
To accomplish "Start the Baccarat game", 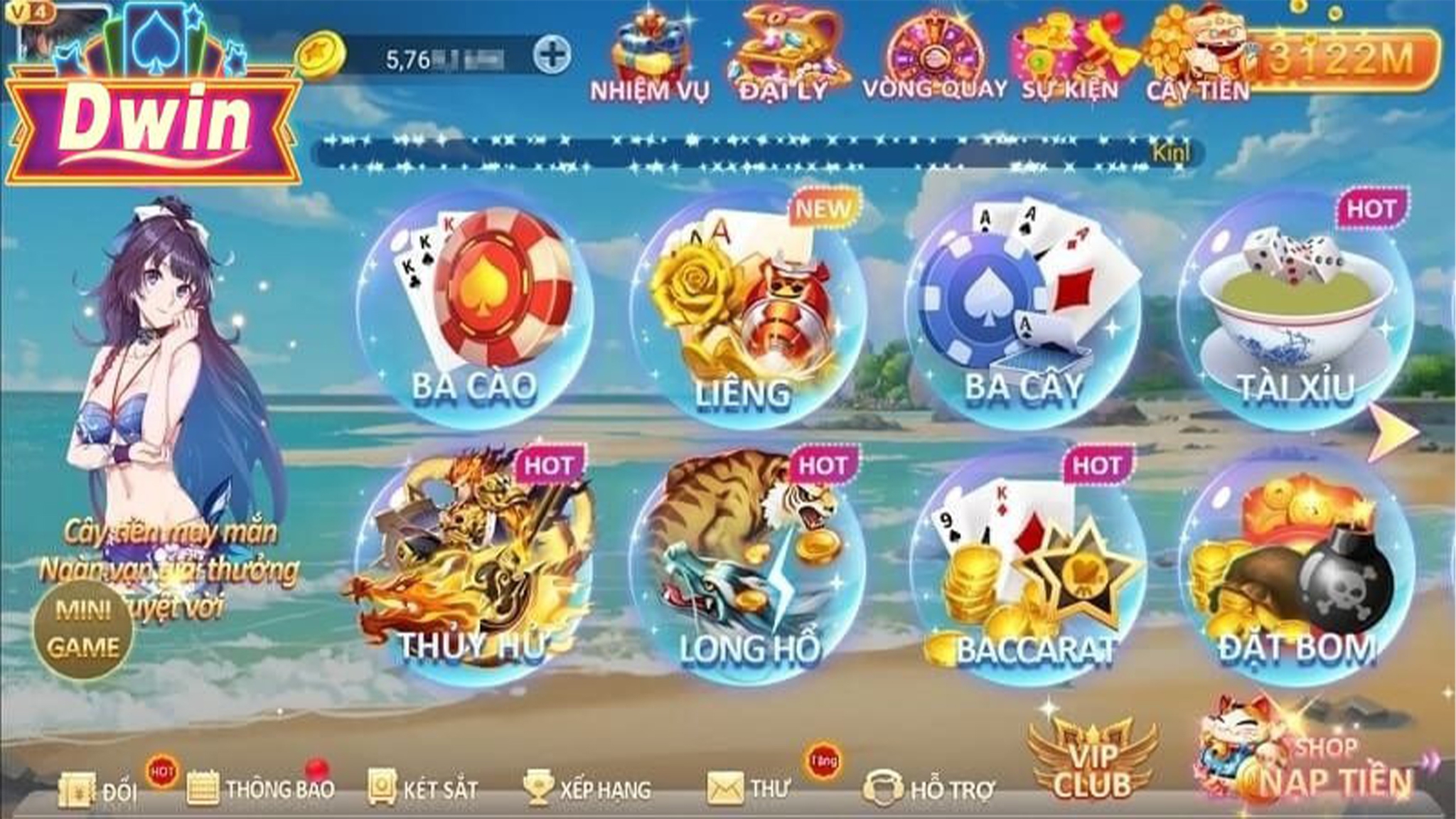I will (x=1031, y=569).
